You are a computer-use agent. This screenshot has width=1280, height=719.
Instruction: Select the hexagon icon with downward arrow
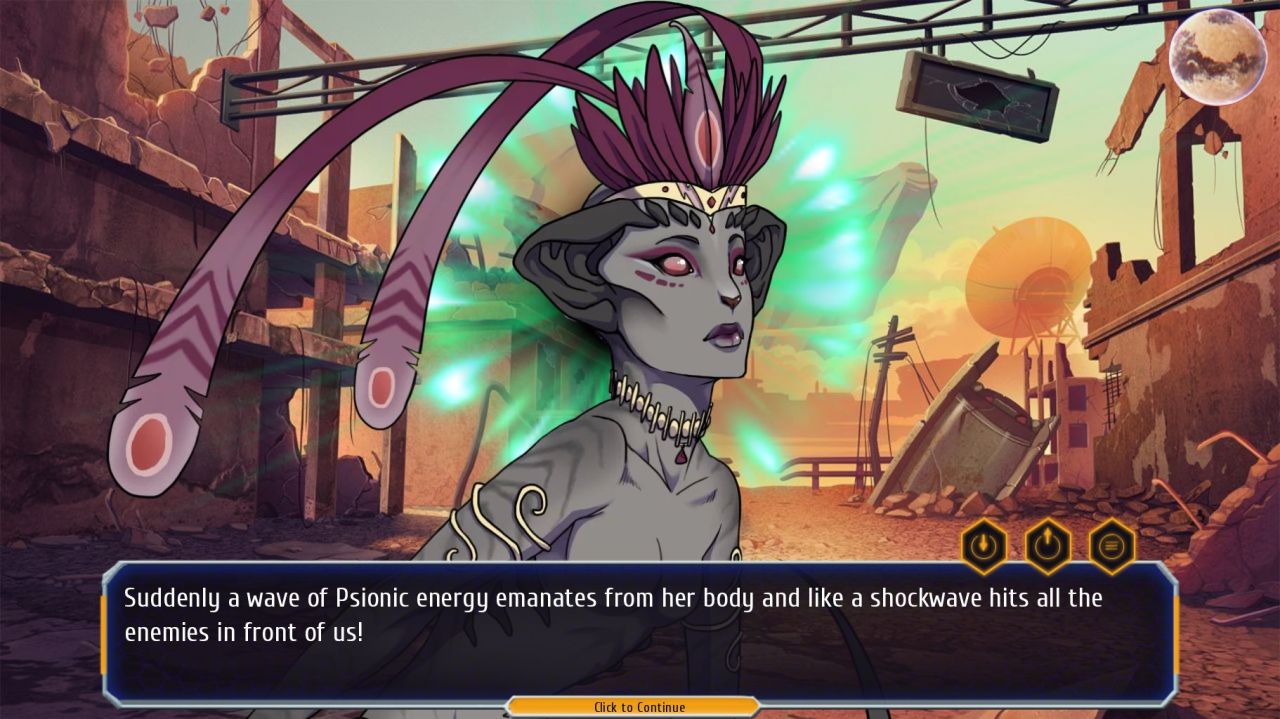983,546
